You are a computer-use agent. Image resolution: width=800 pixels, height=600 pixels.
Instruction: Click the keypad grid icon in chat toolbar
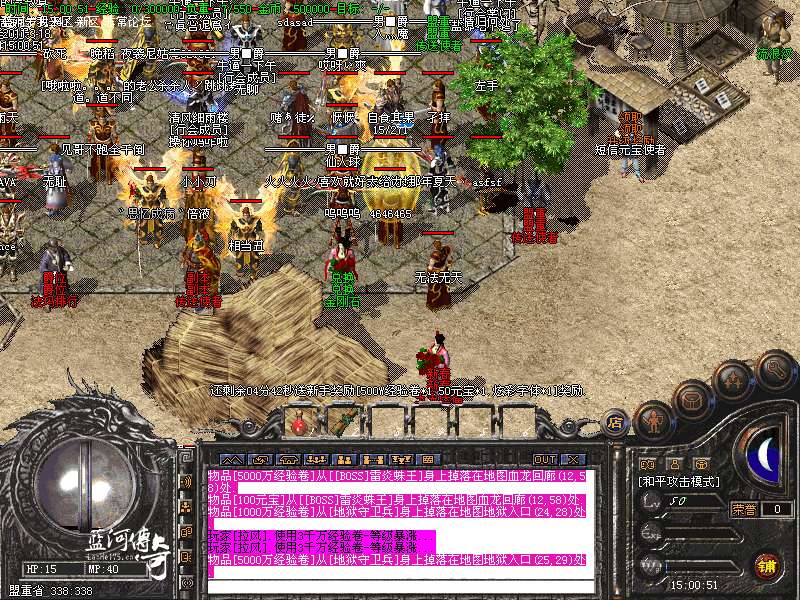(x=431, y=459)
